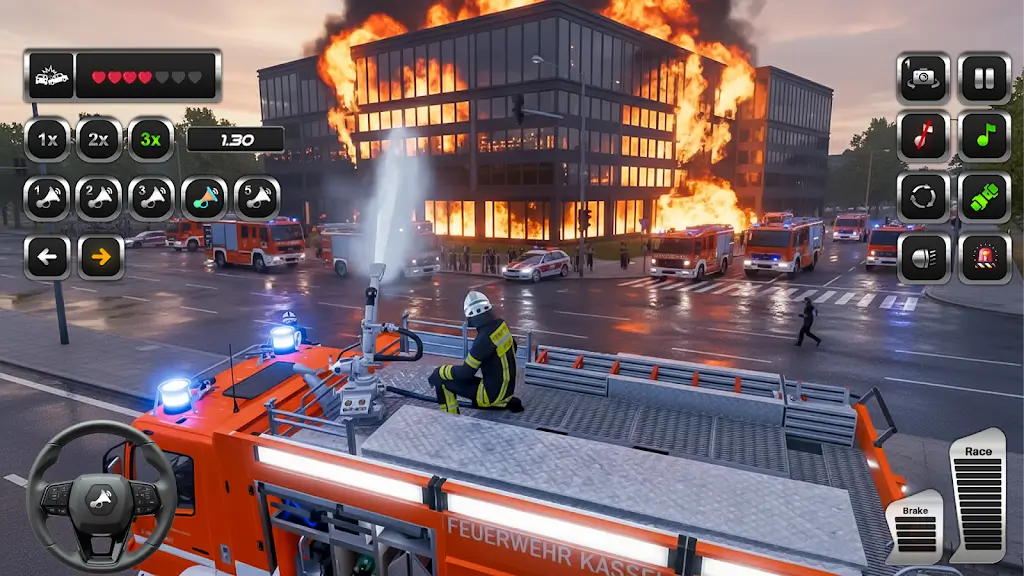
Task: Tap the highlighted teal horn button
Action: (x=204, y=198)
